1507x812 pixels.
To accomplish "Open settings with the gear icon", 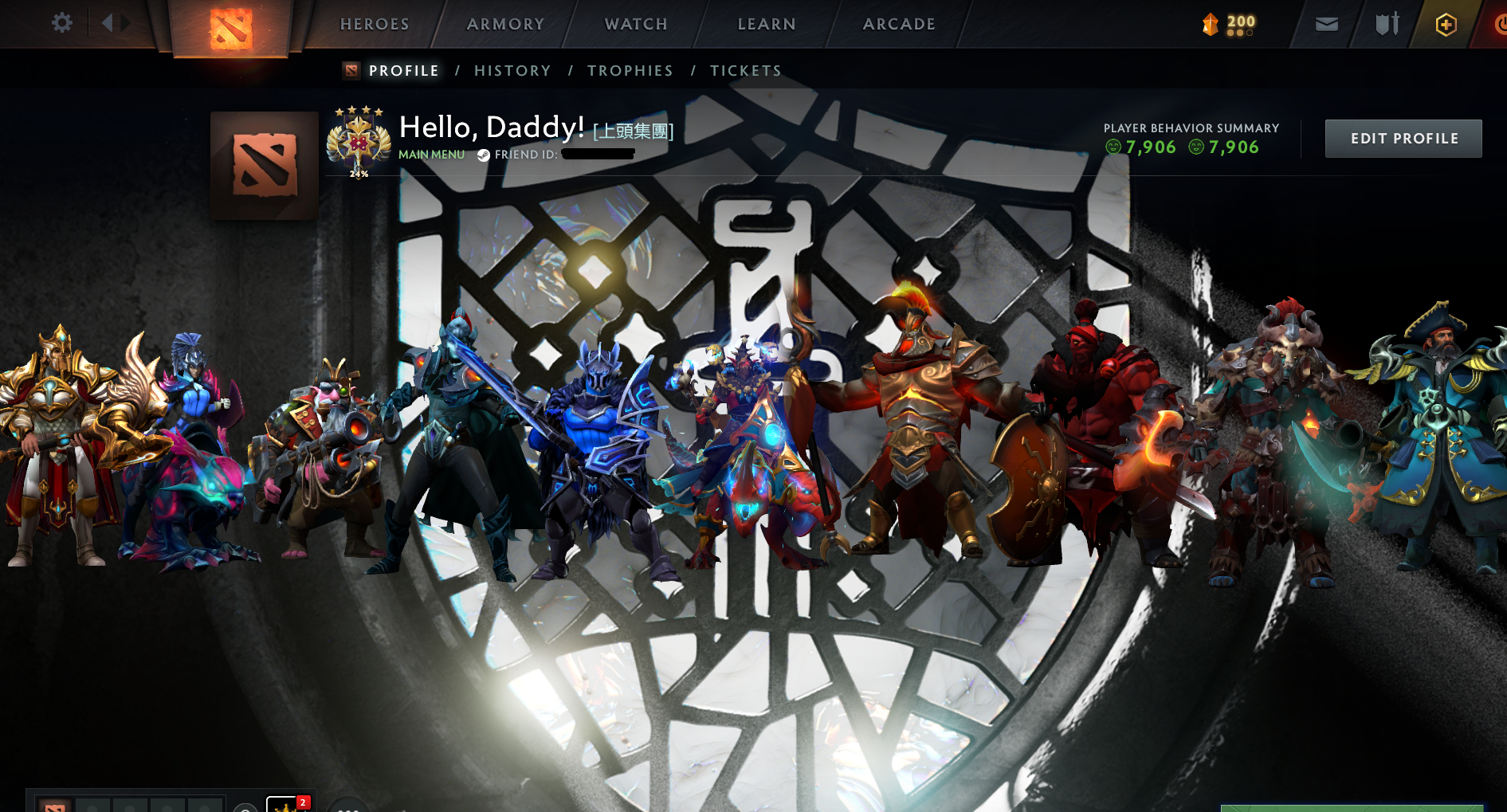I will (61, 23).
